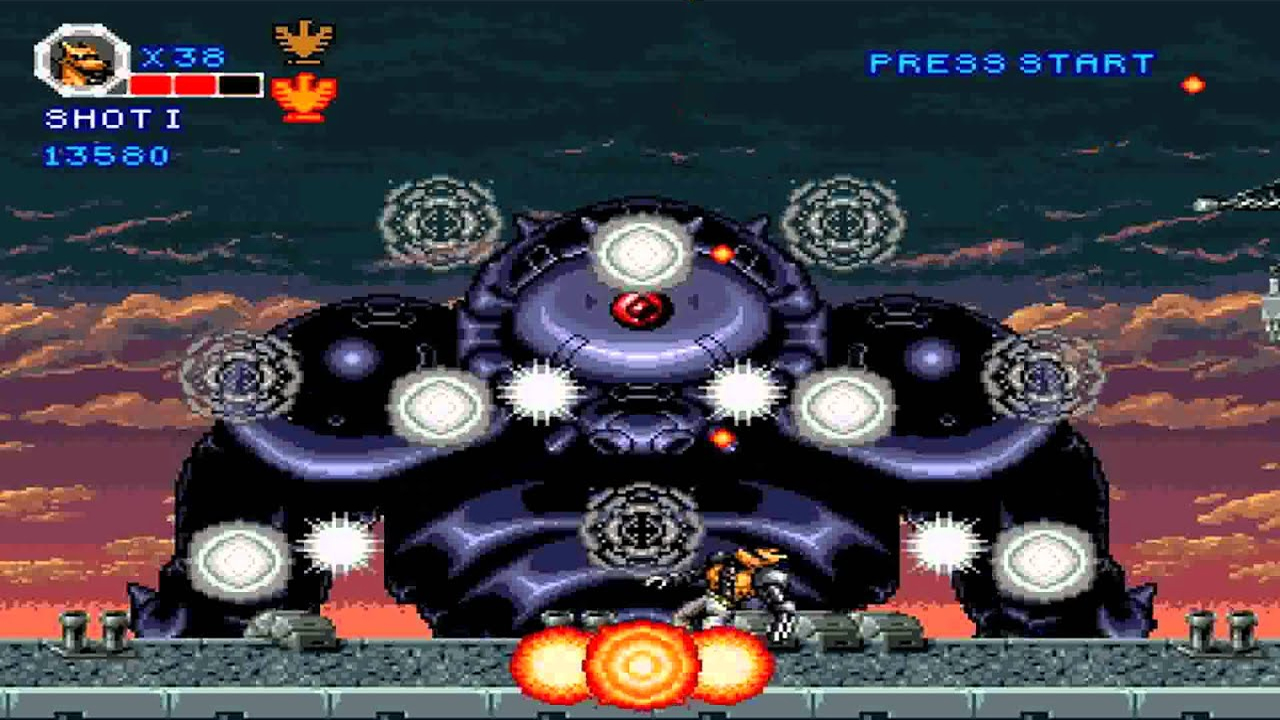Screen dimensions: 1280x720
Task: Open the white starburst flash left of the boss chest
Action: click(x=540, y=390)
